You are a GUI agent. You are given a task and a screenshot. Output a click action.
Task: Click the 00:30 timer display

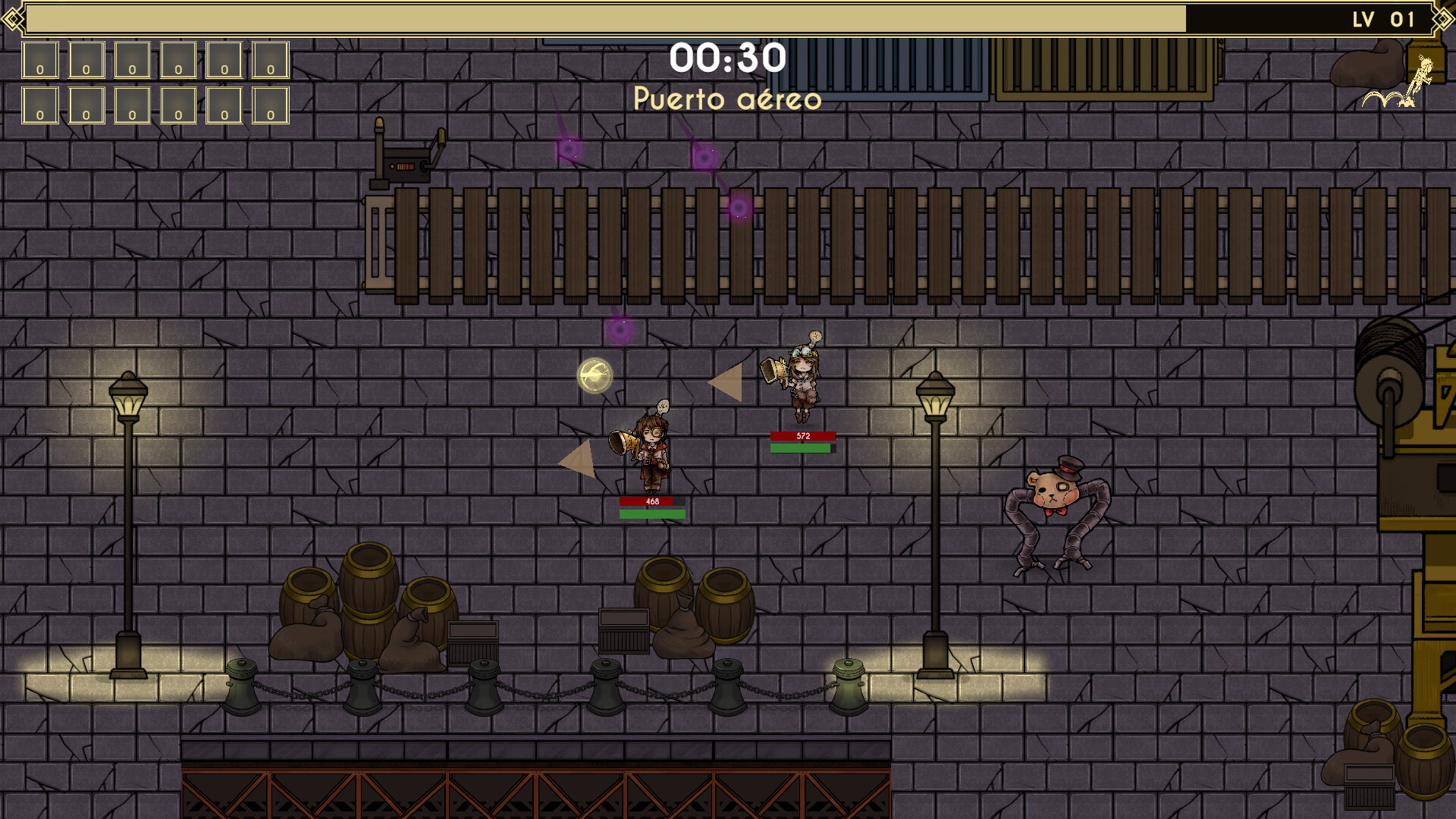pyautogui.click(x=729, y=58)
